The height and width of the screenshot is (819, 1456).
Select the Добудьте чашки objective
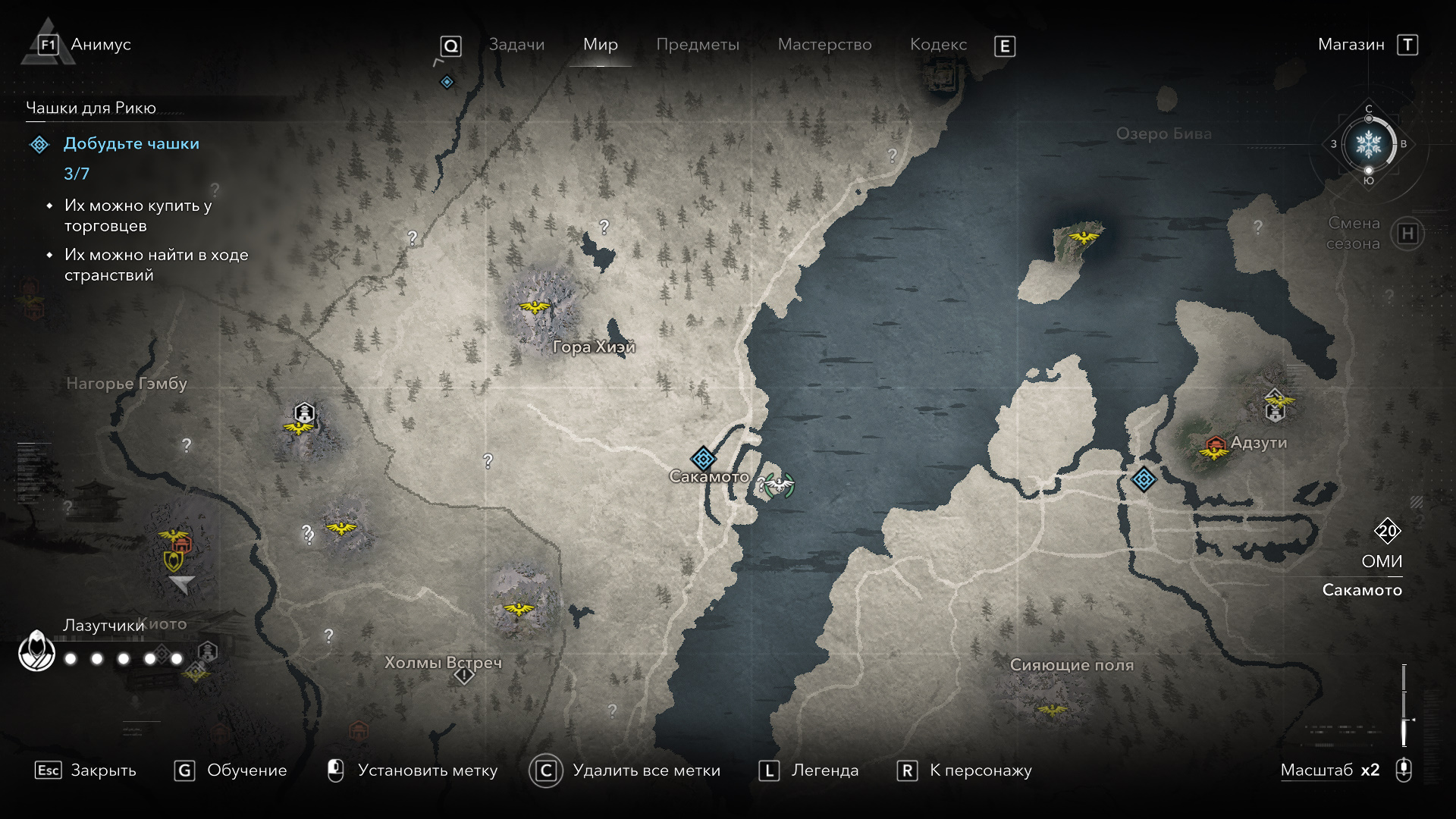(131, 144)
